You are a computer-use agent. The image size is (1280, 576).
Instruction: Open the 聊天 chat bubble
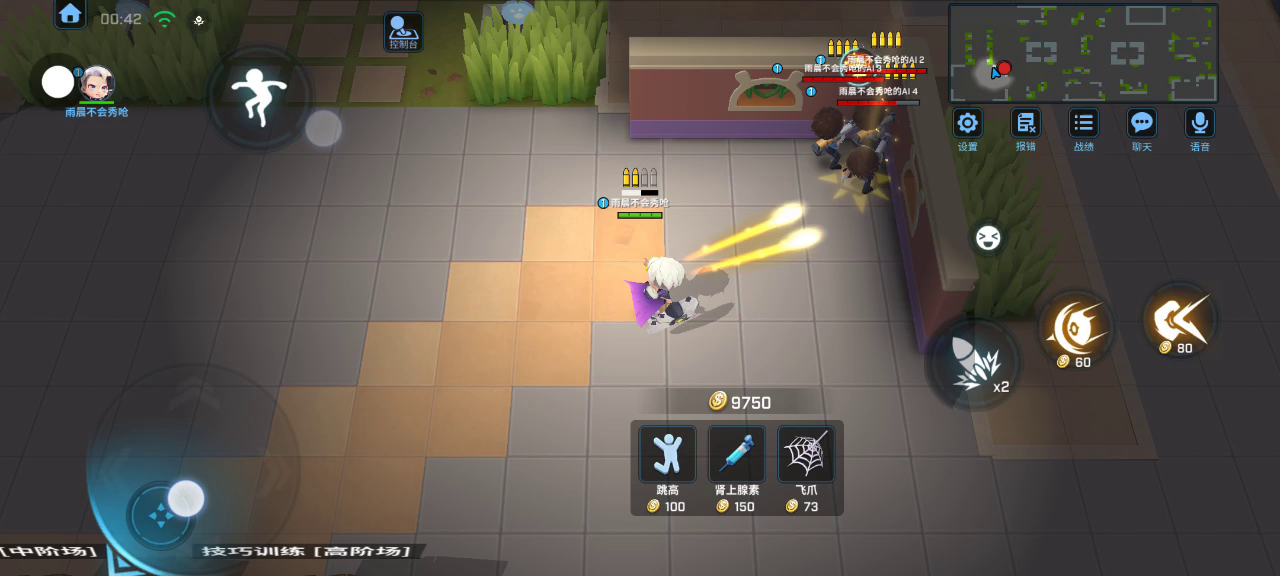(1141, 124)
